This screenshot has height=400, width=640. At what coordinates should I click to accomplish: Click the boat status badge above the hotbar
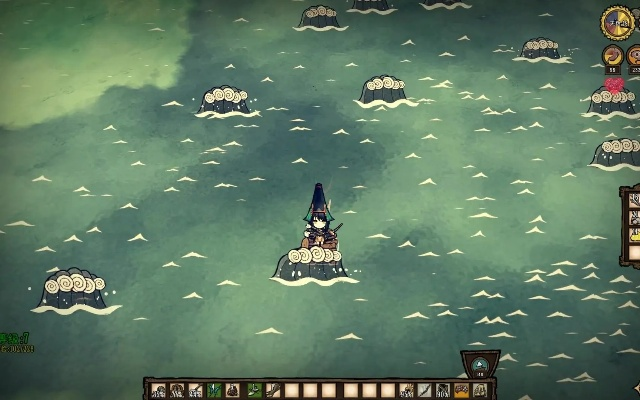(x=480, y=364)
